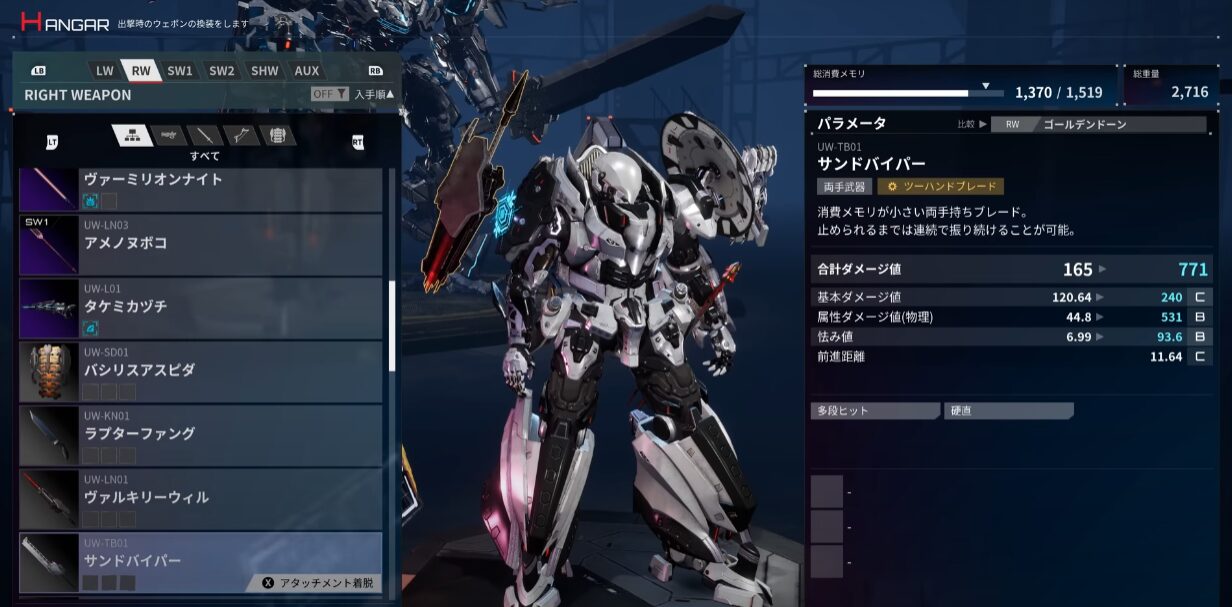
Task: Select the RW weapon tab
Action: [x=141, y=71]
